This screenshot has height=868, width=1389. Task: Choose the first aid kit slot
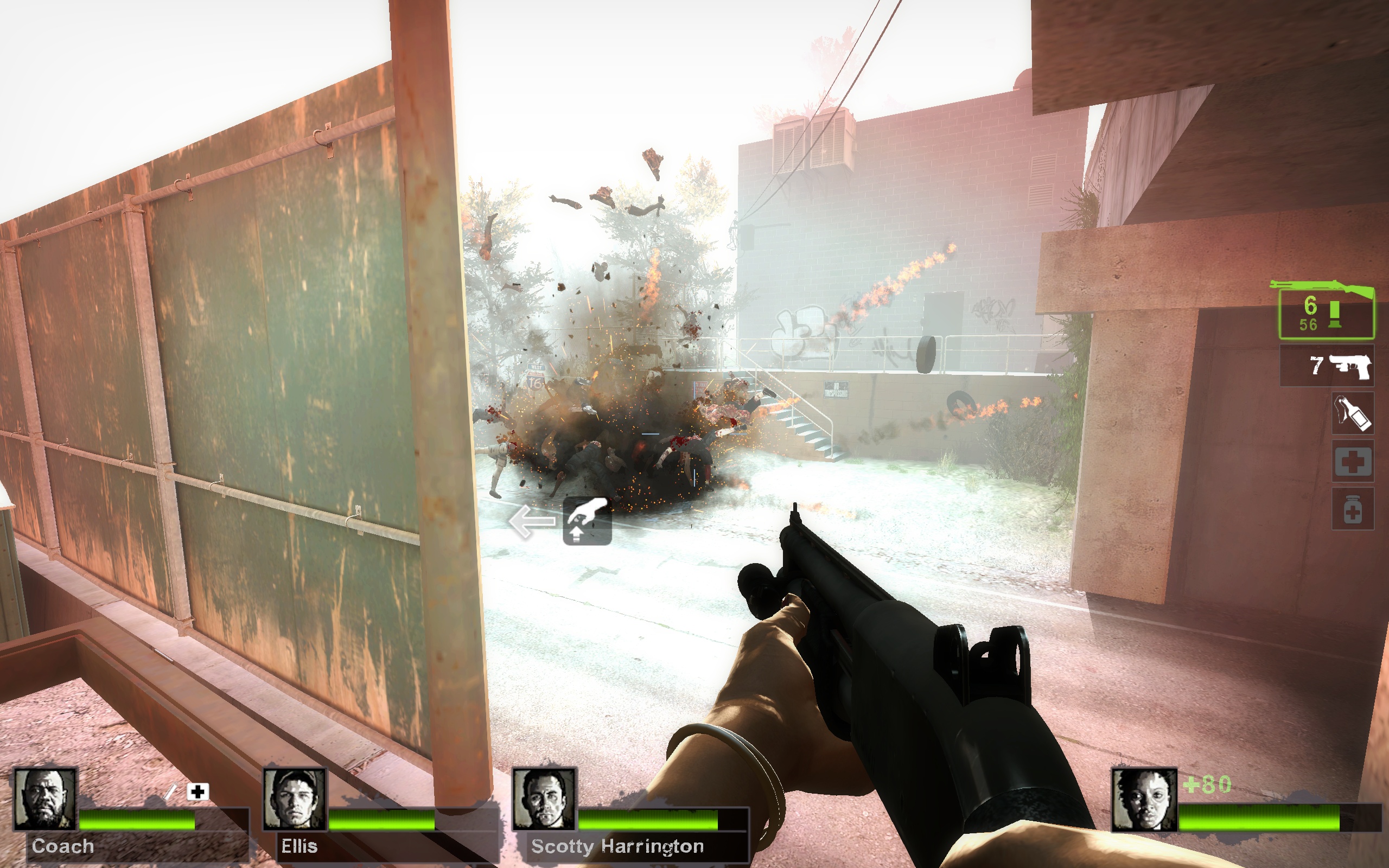(x=1352, y=462)
